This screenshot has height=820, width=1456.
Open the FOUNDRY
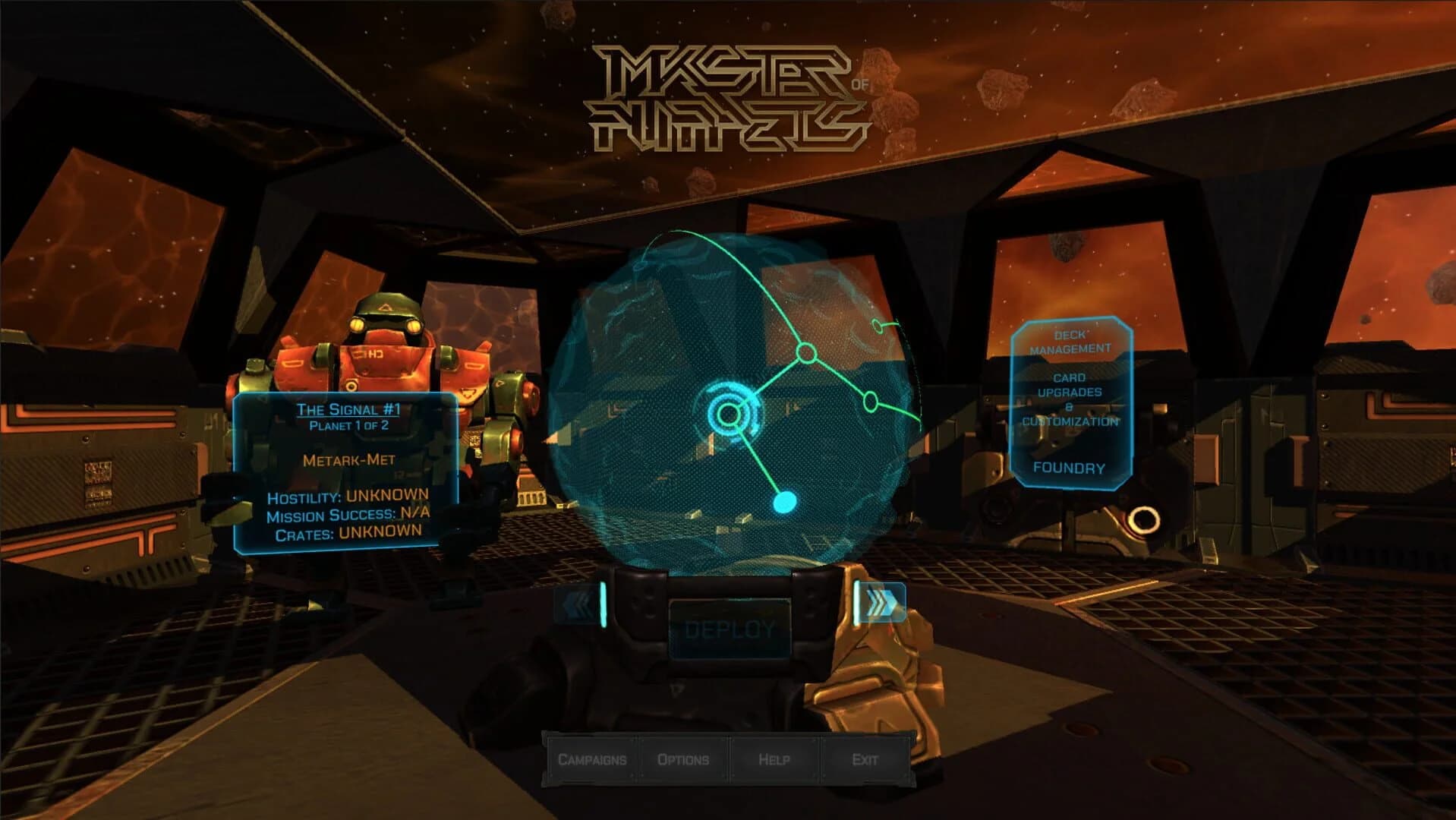(x=1069, y=468)
